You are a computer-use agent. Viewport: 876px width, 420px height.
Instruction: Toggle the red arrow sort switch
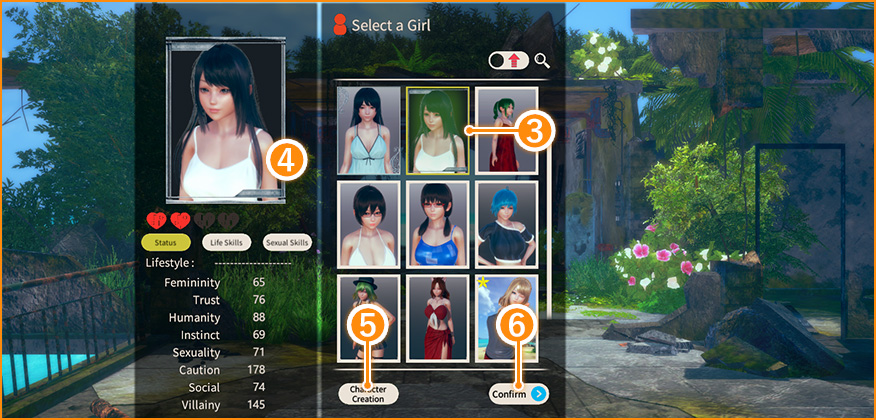(x=508, y=61)
